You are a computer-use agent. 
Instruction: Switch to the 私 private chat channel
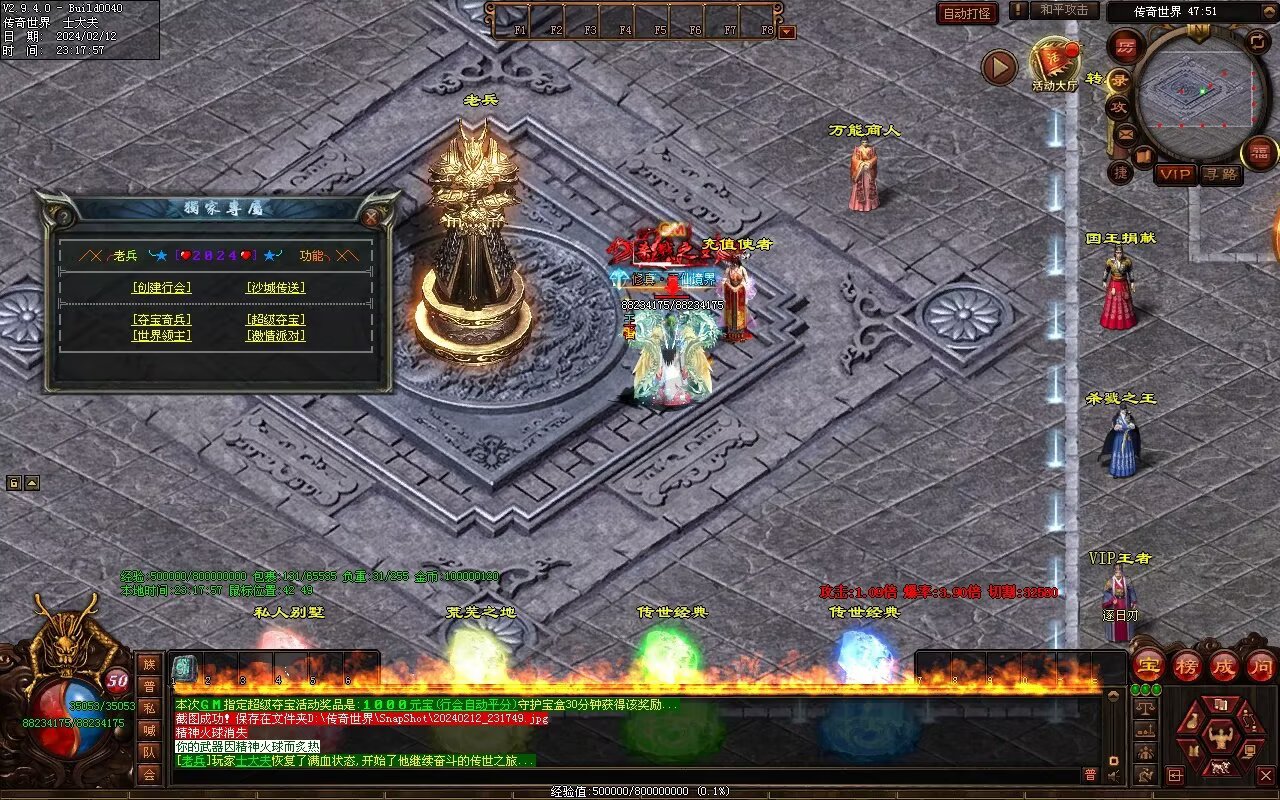click(149, 708)
